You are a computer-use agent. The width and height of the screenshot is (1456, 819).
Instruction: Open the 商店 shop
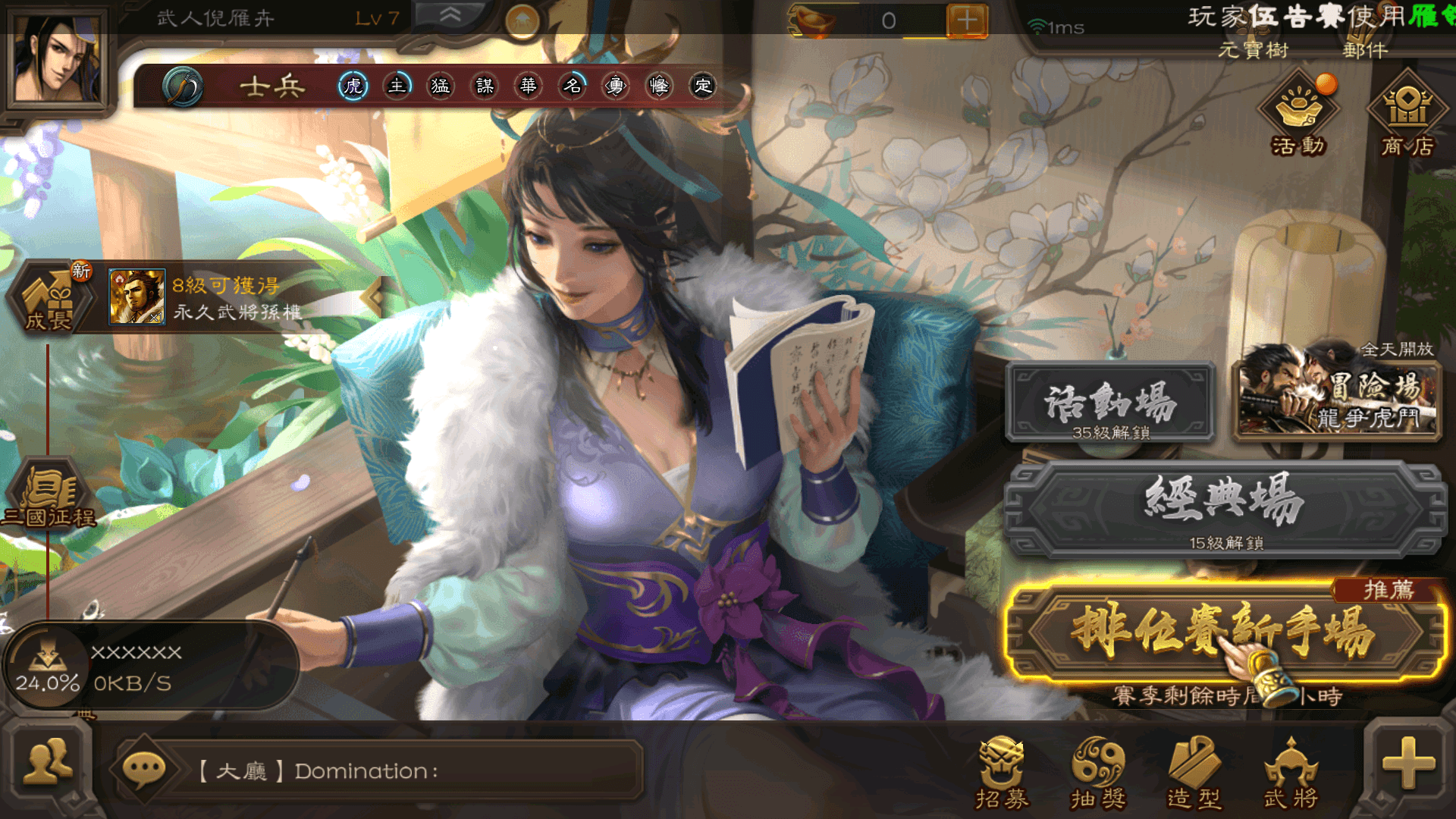(x=1407, y=114)
